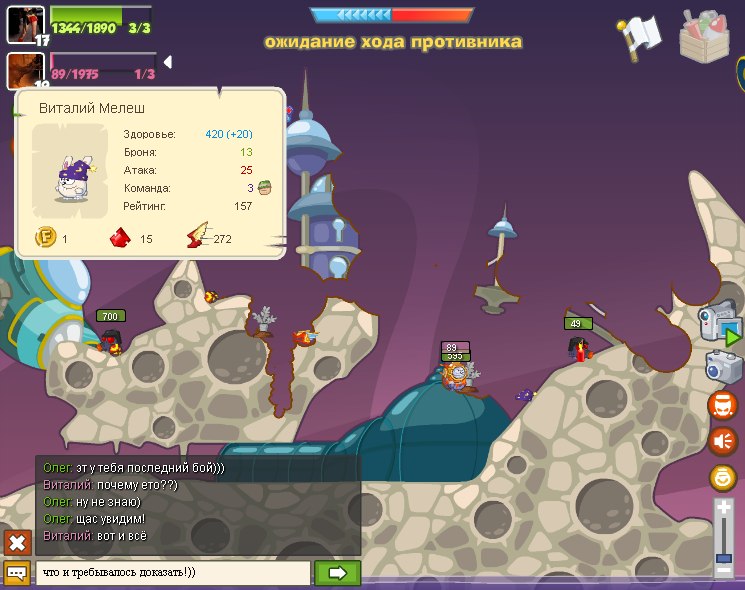Click the blue zoom slider handle

pyautogui.click(x=724, y=558)
